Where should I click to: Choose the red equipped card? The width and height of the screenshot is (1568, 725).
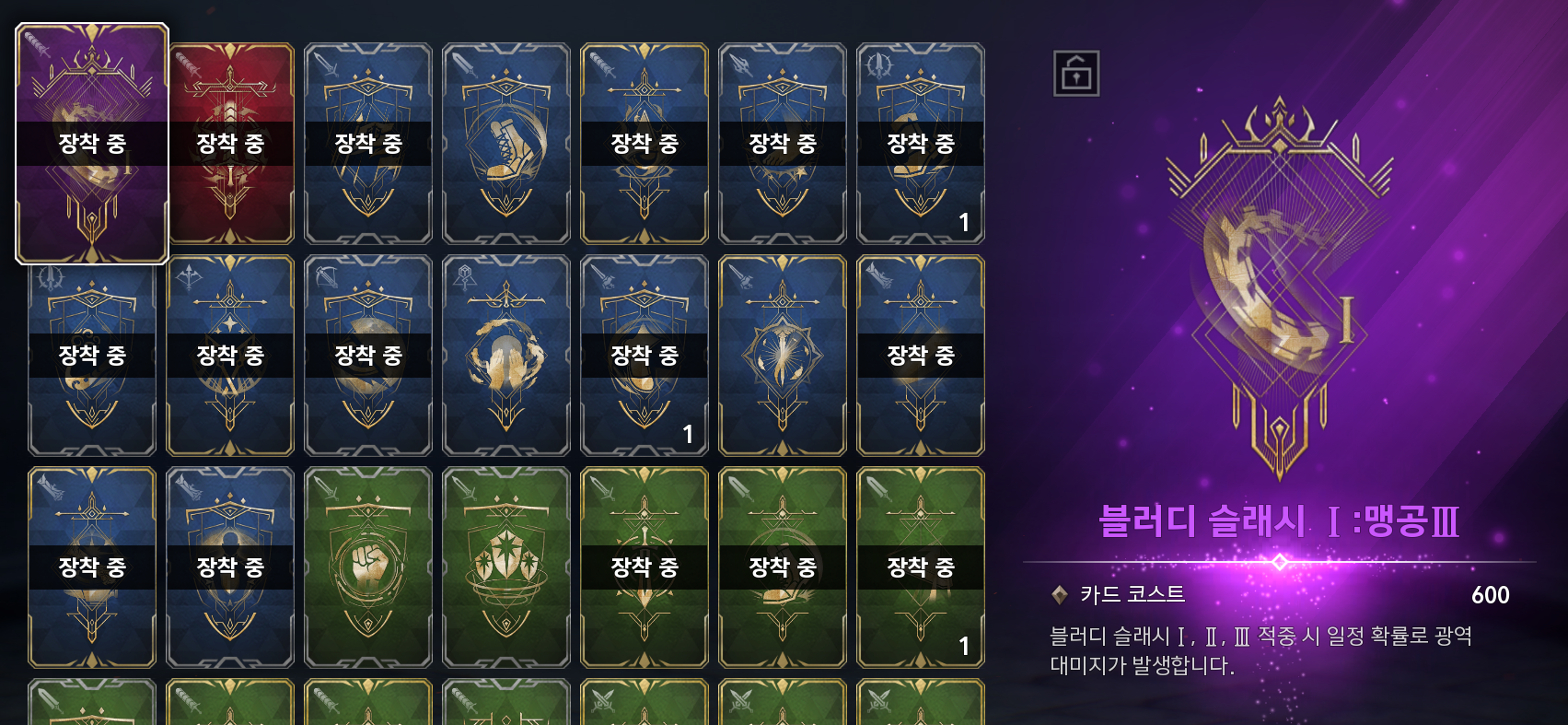click(x=230, y=144)
